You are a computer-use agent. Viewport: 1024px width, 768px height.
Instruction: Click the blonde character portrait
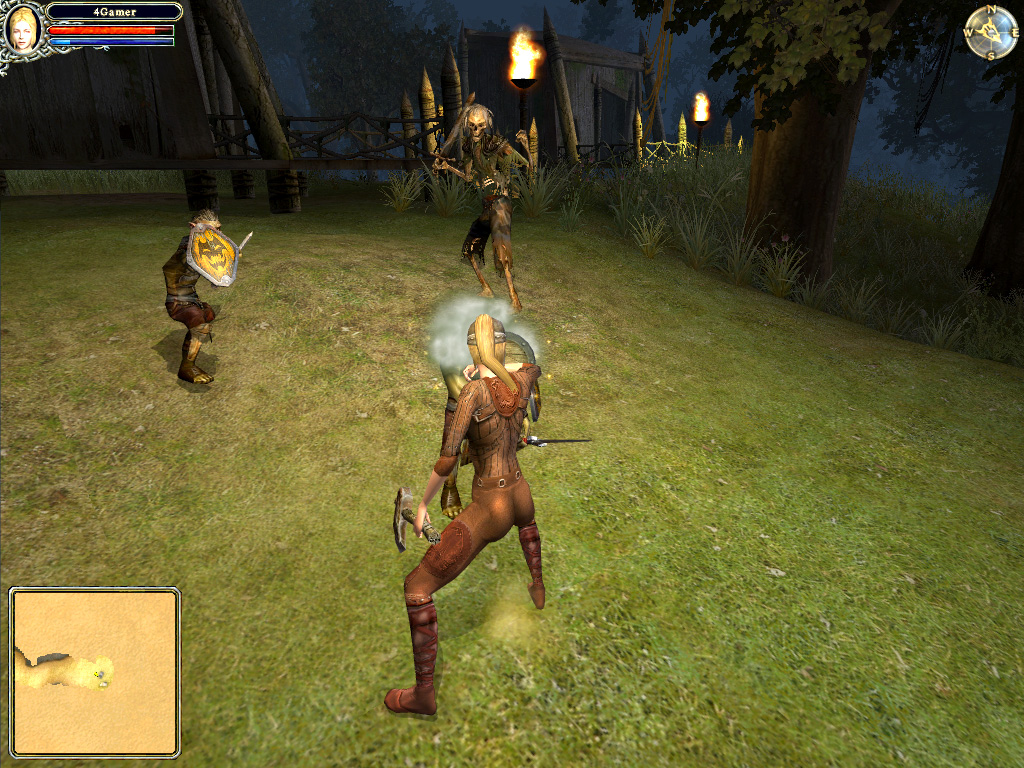[22, 28]
